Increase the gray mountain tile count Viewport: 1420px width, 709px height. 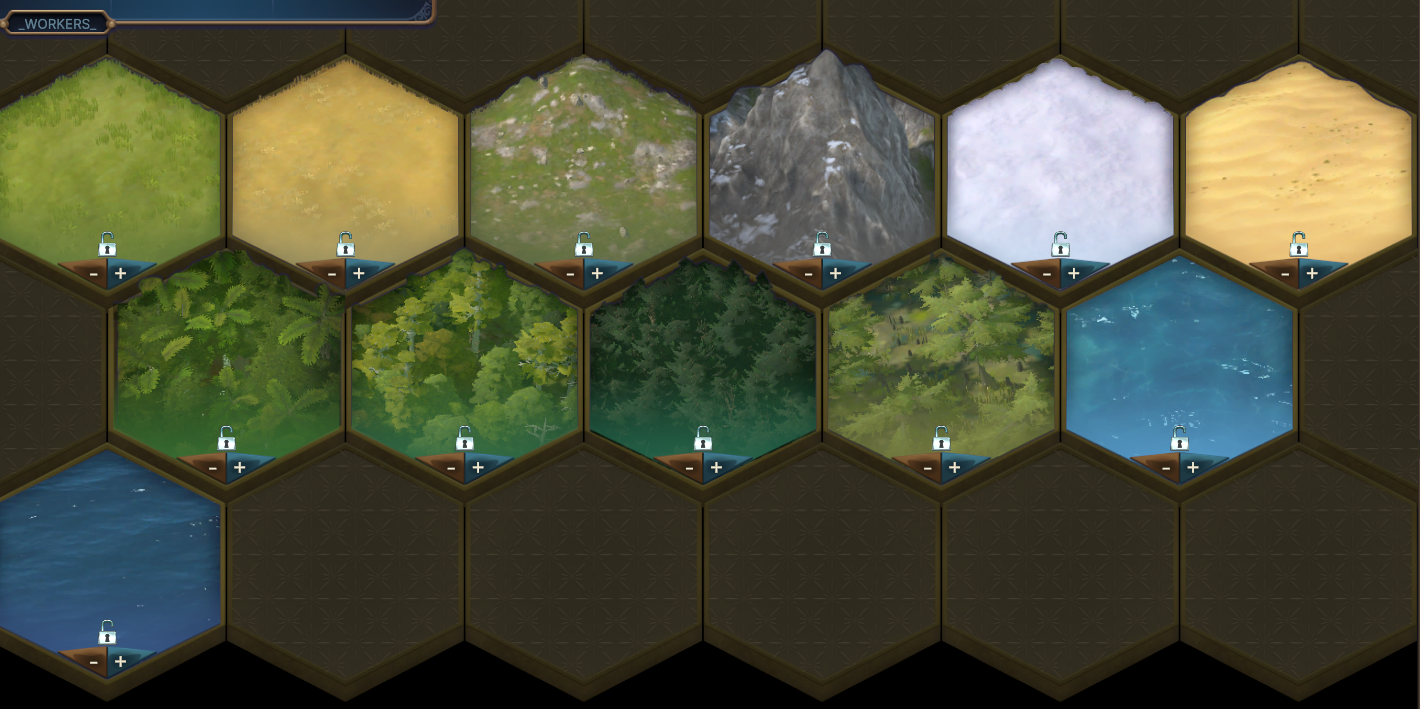(x=835, y=273)
